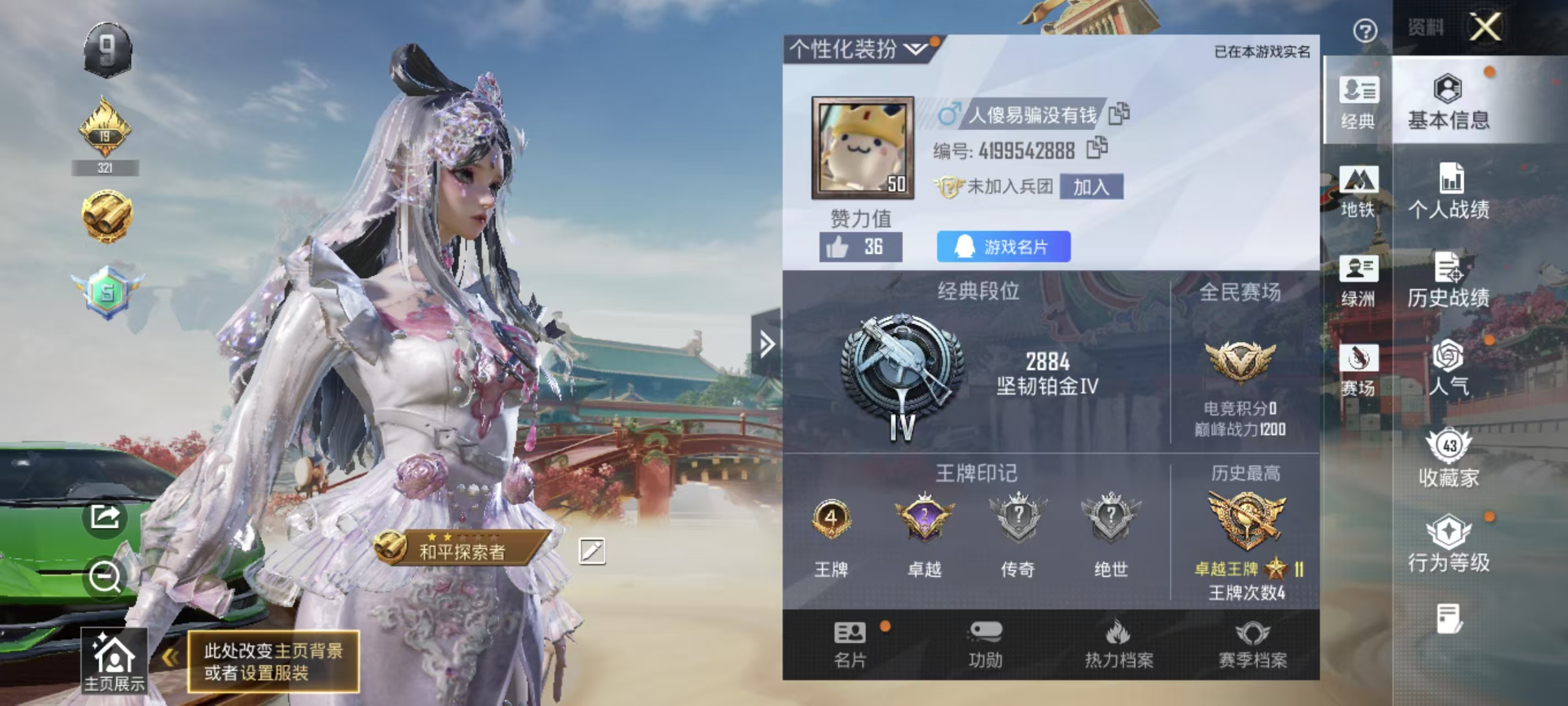
Task: Close the profile screen with the X
Action: [x=1485, y=27]
